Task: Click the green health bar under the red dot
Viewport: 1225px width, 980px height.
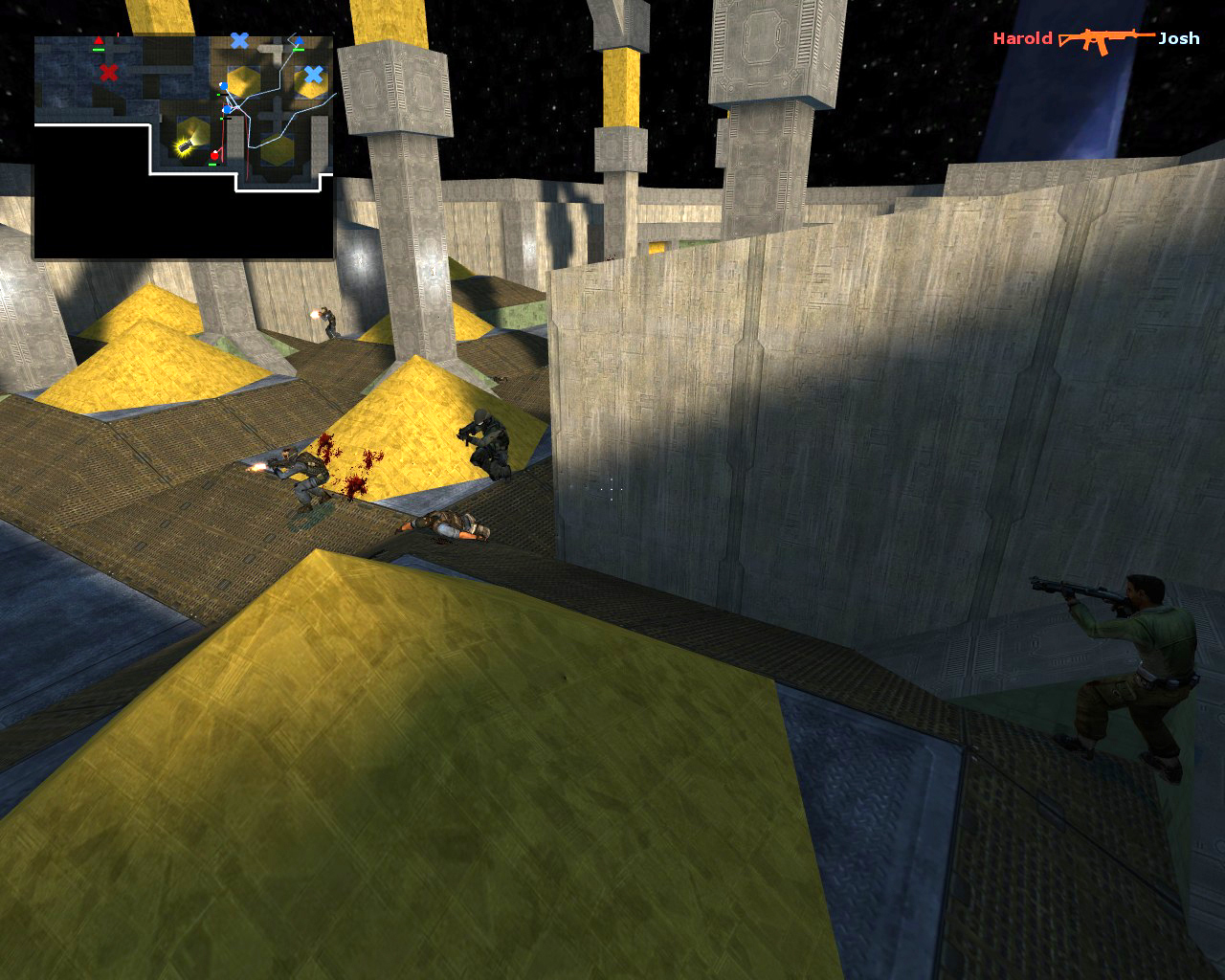Action: click(x=212, y=164)
